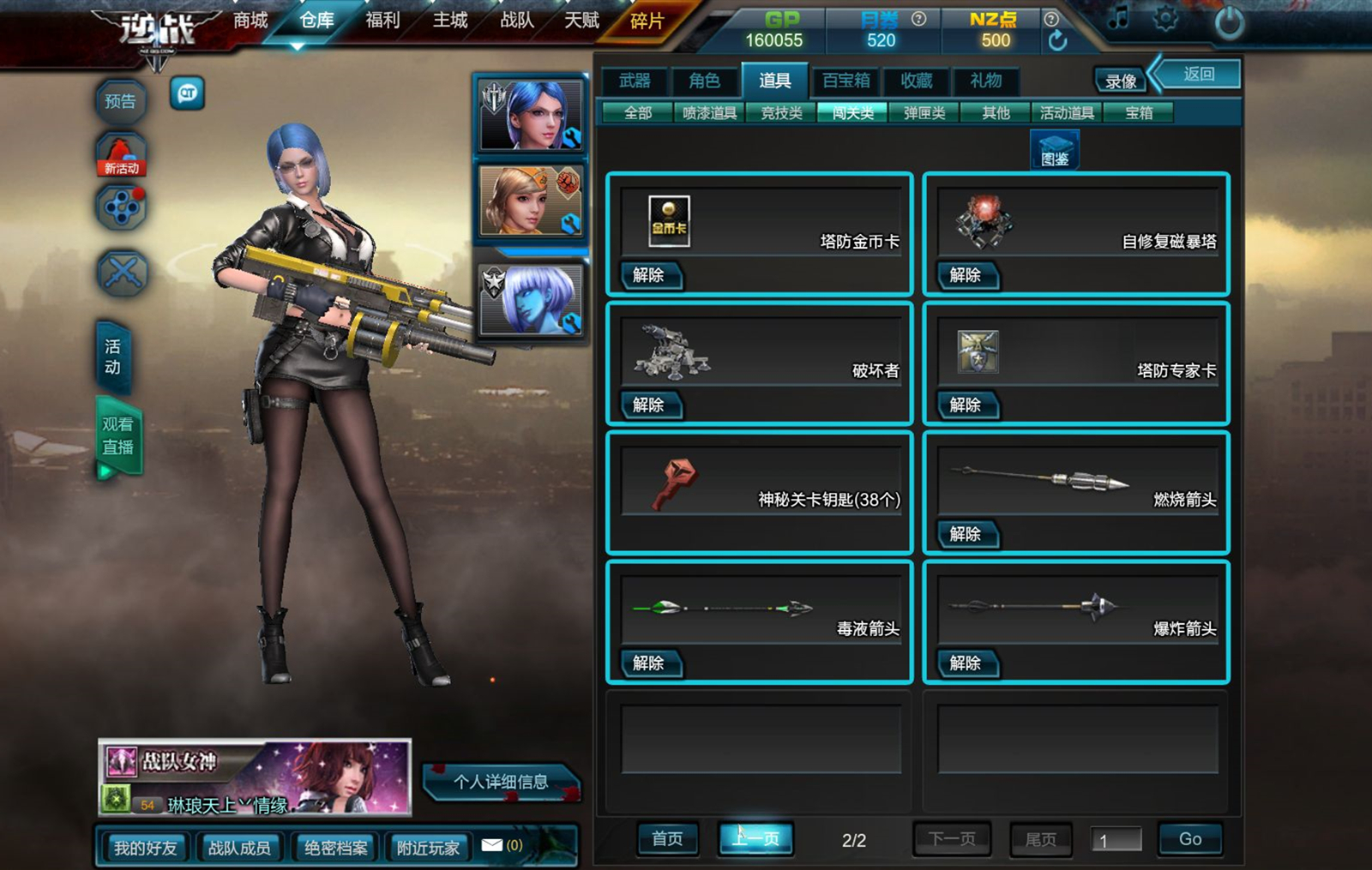Click the Go page jump button
The image size is (1372, 870).
click(1189, 839)
